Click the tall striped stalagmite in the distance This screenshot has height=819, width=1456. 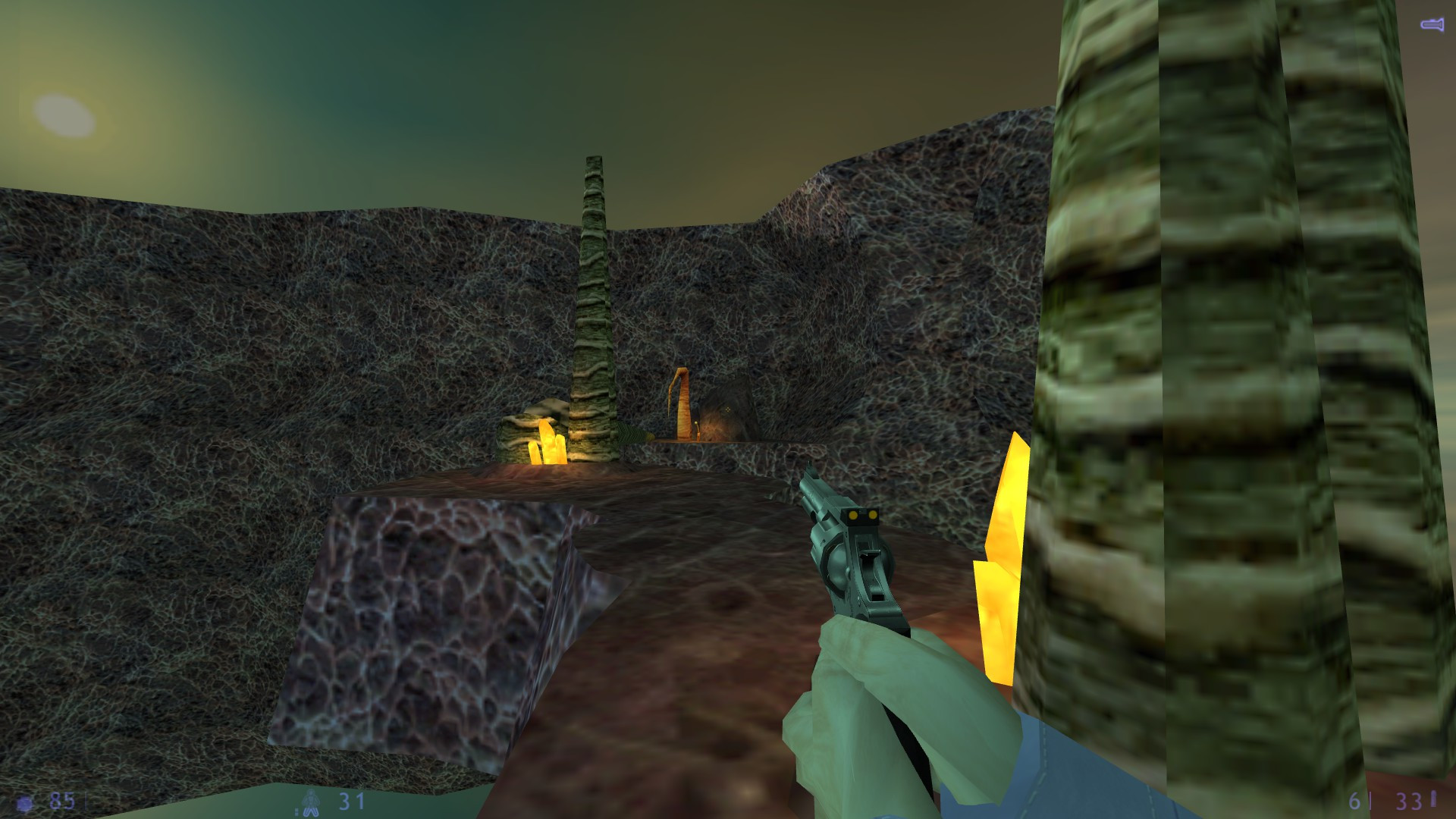[595, 303]
